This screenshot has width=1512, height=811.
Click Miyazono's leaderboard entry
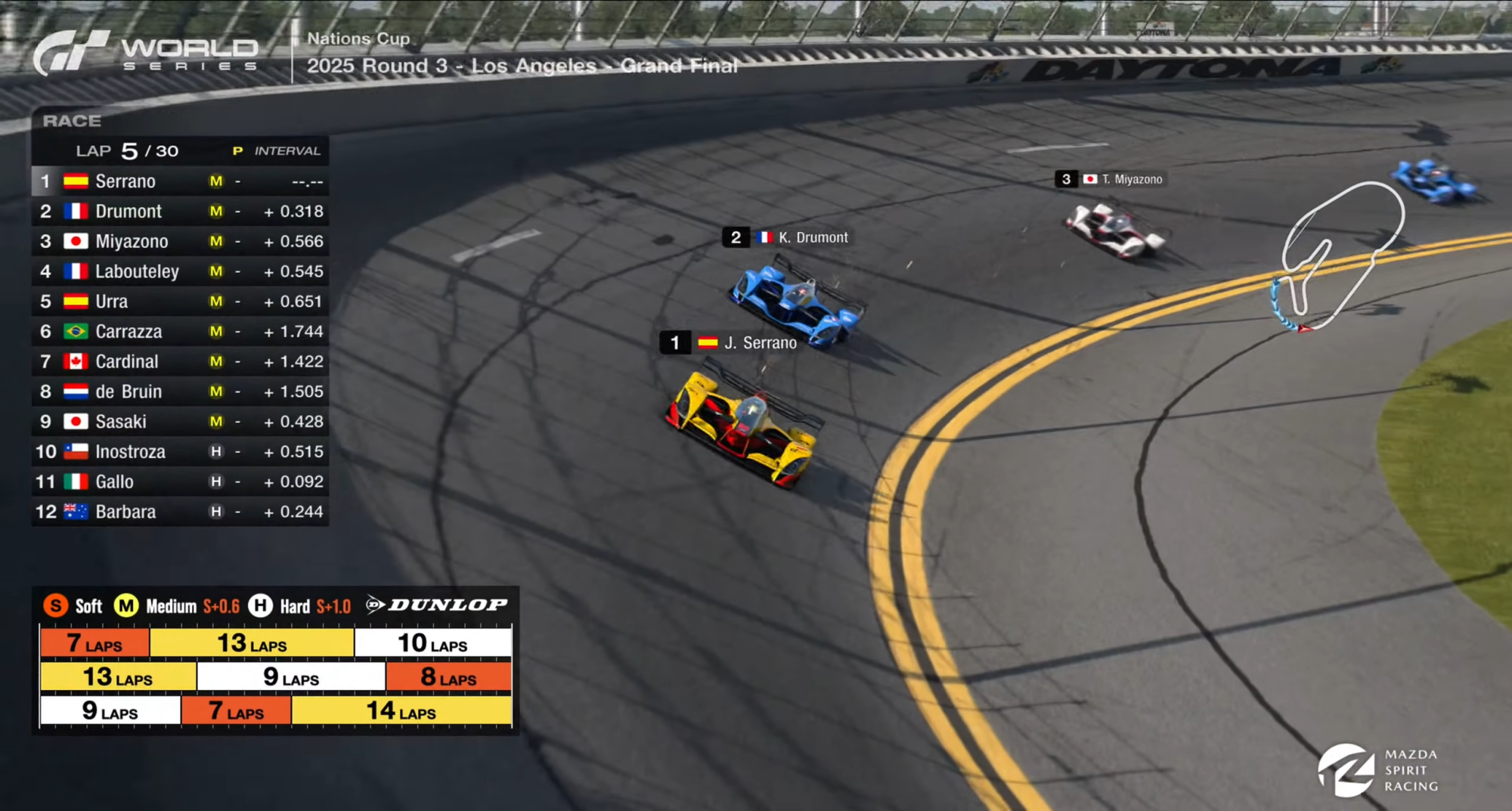tap(180, 241)
